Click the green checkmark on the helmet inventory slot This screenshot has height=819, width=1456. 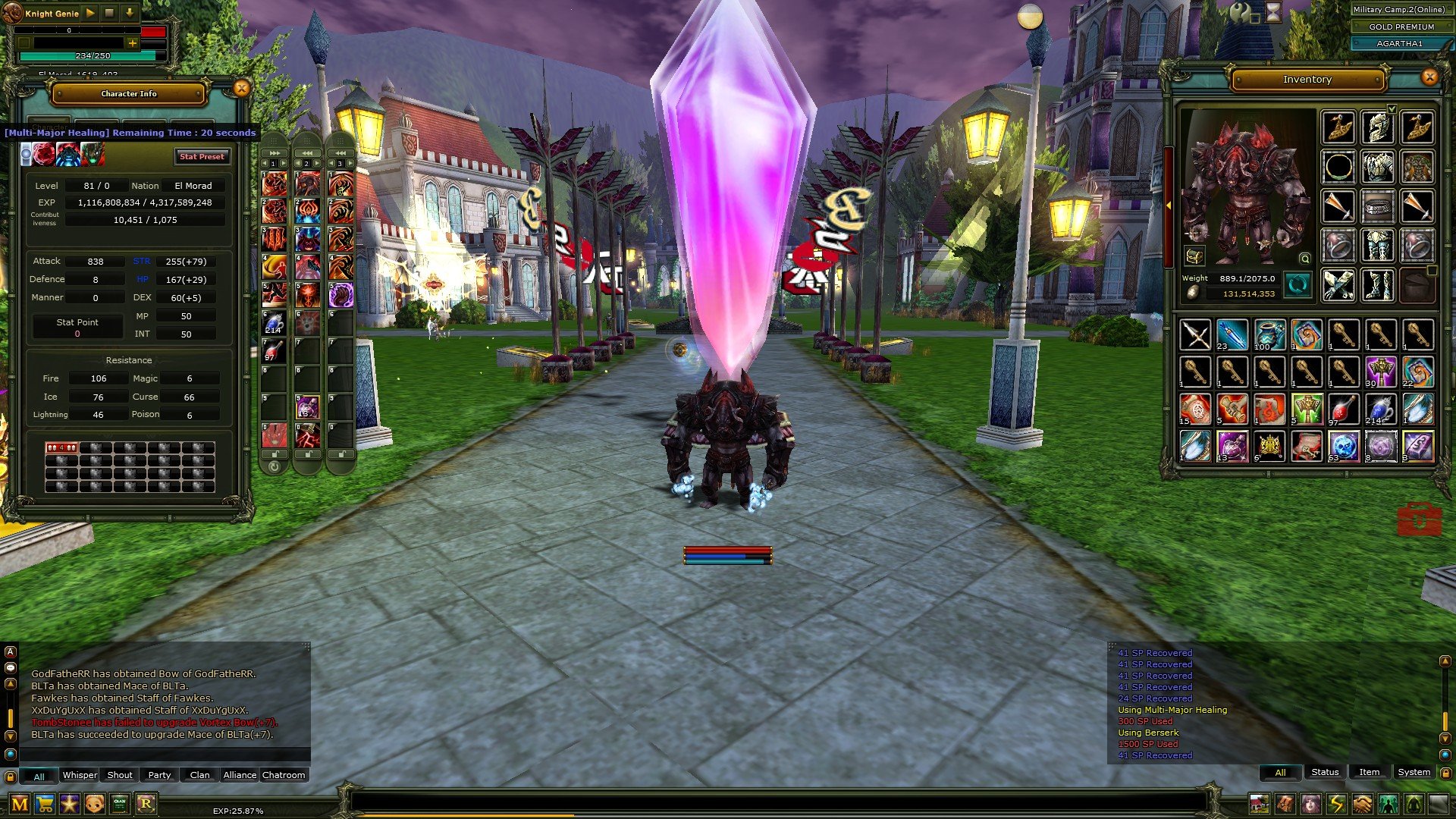tap(1392, 110)
